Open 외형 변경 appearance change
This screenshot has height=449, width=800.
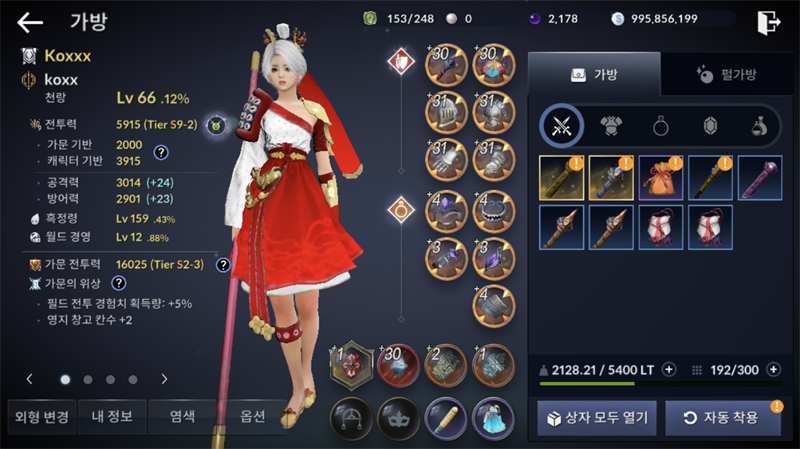[x=38, y=417]
